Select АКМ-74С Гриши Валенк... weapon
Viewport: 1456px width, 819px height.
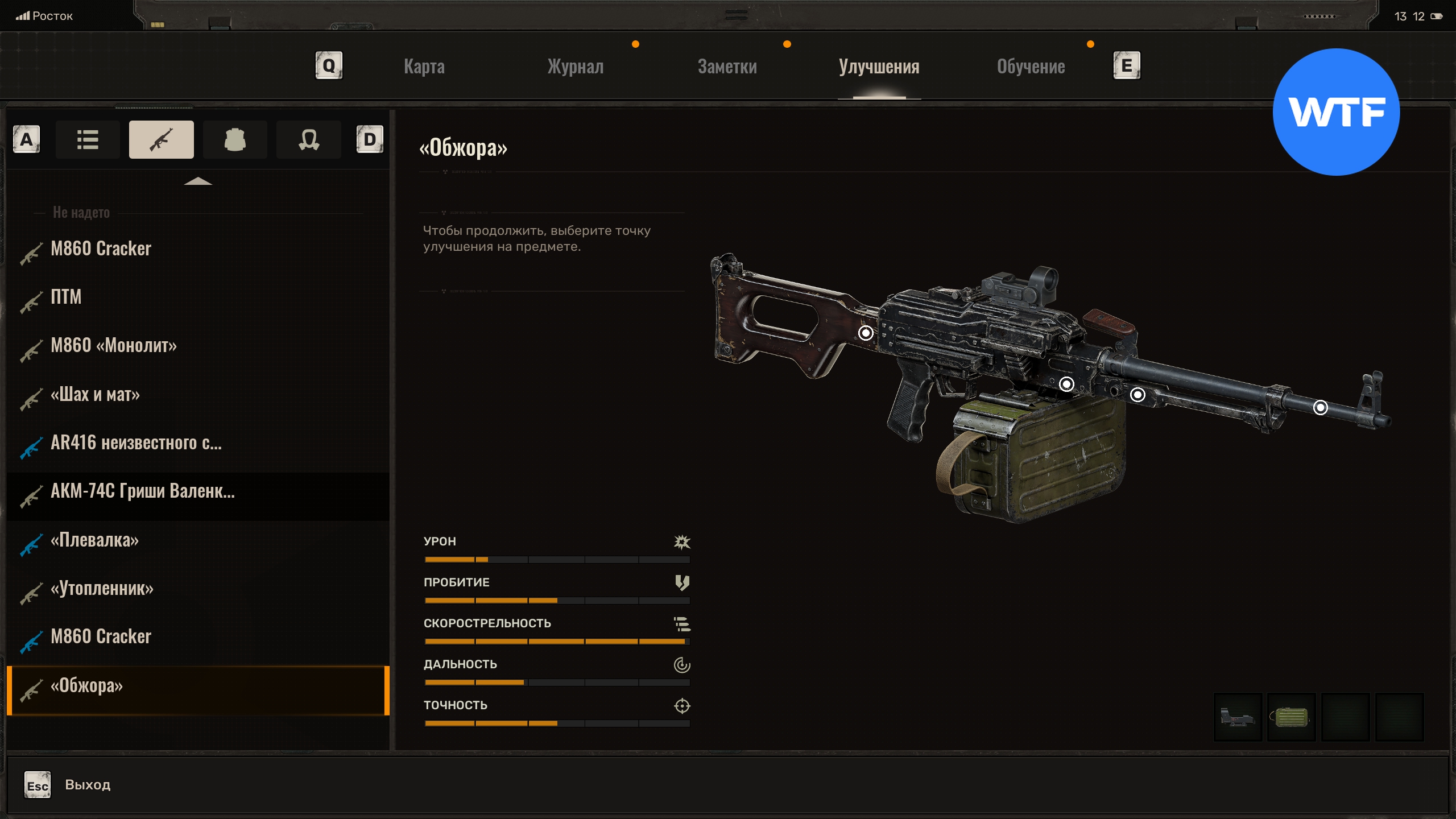tap(142, 491)
